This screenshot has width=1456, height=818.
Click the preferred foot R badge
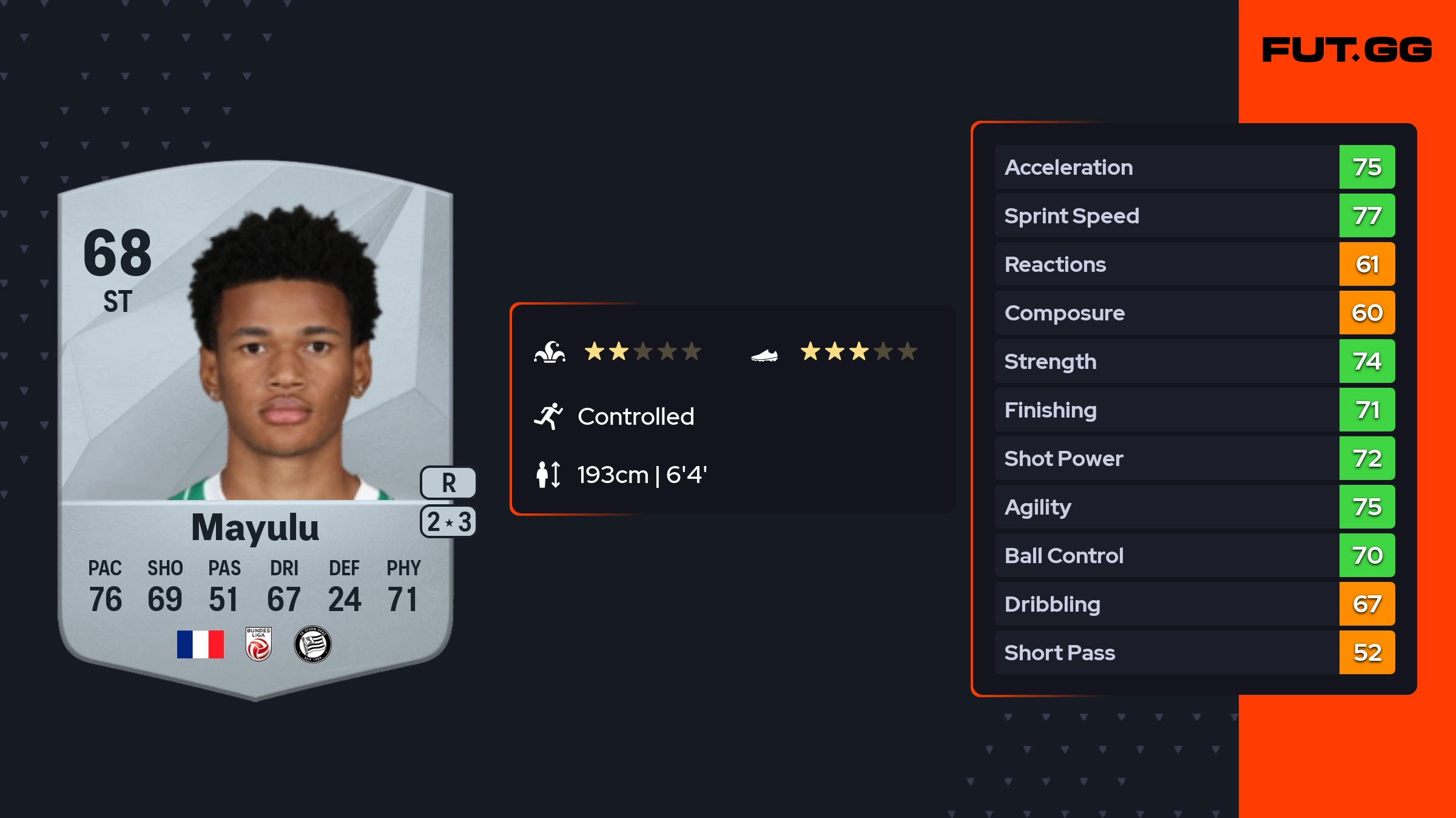(448, 483)
